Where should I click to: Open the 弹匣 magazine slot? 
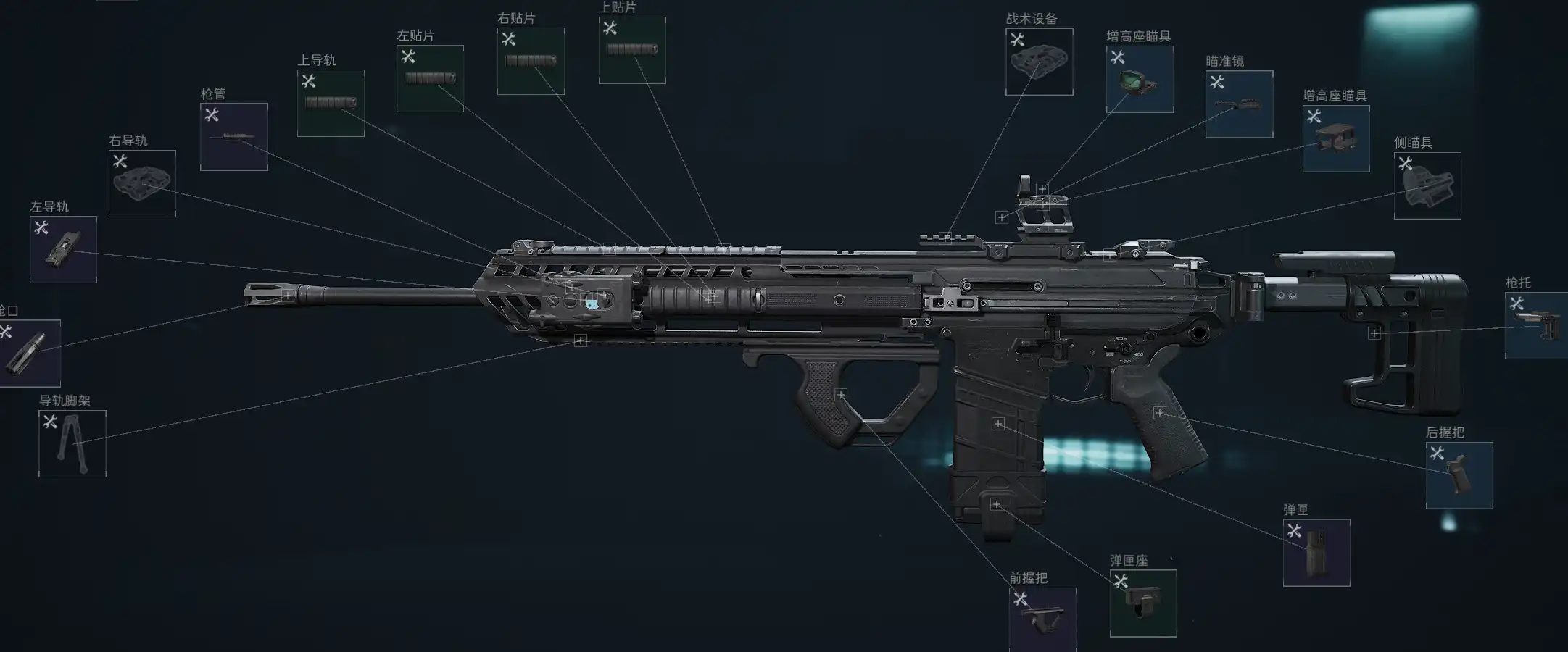click(x=1316, y=552)
